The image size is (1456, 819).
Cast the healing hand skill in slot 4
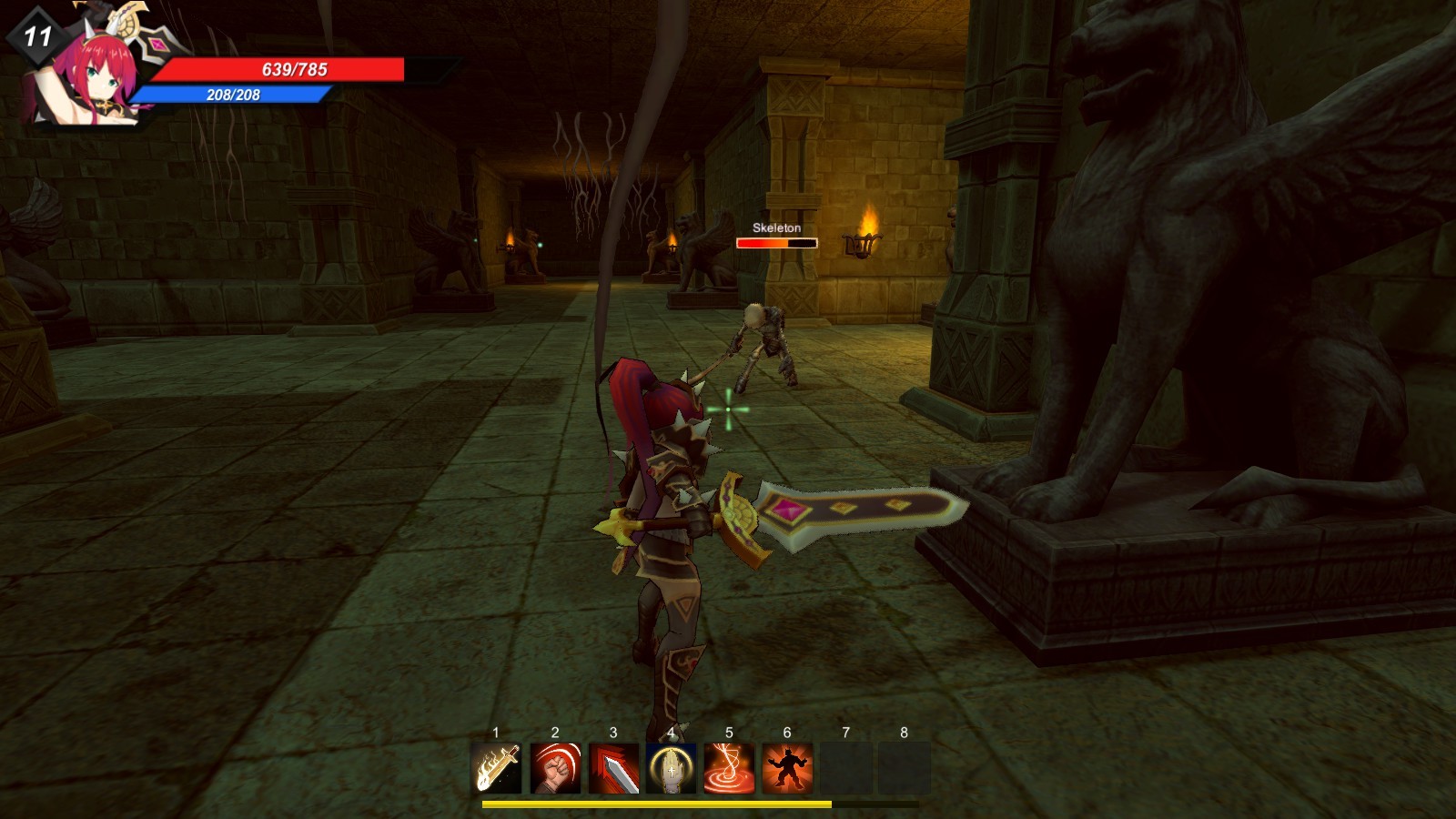click(x=672, y=767)
